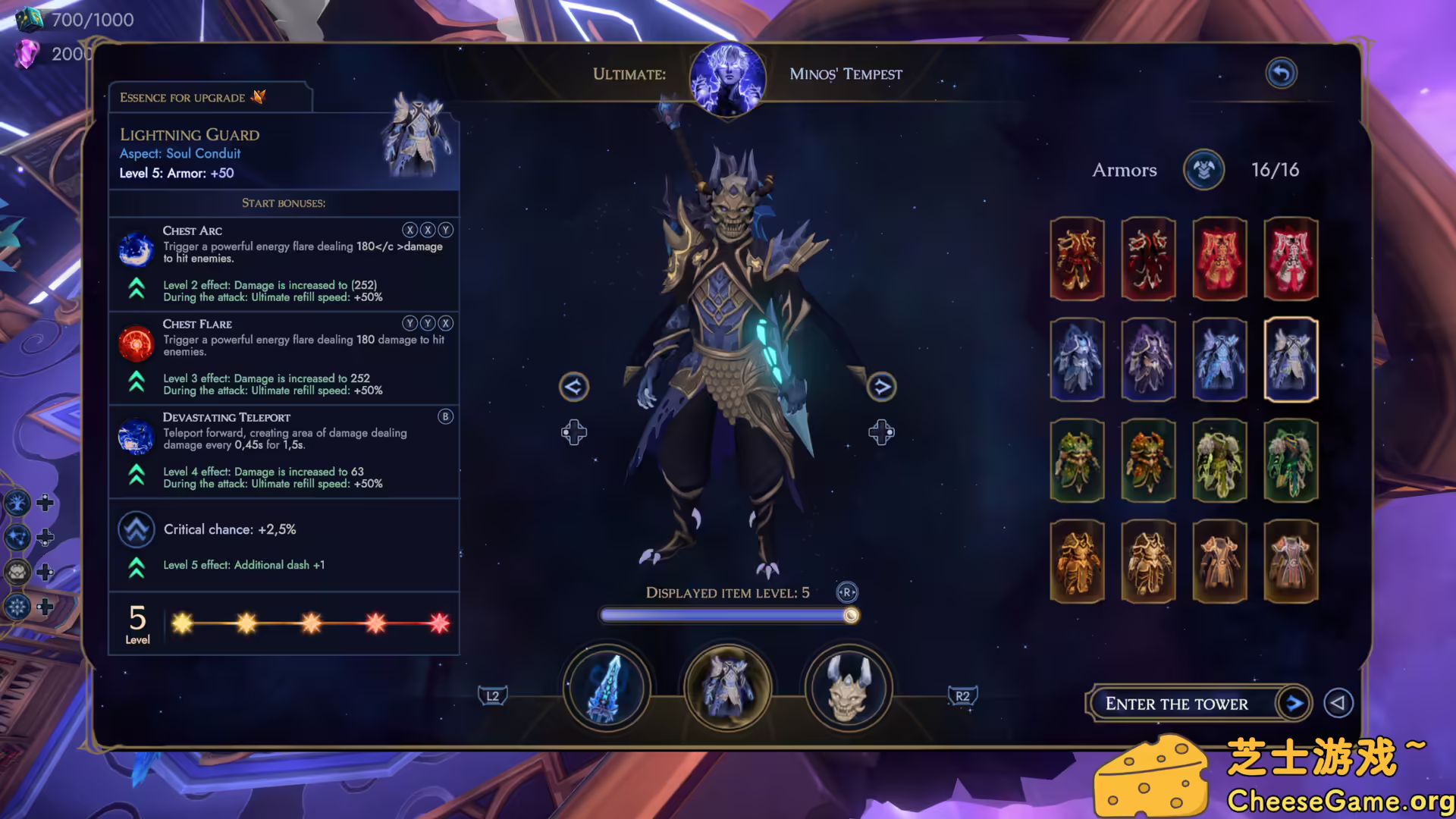Select the horned mask category icon

(x=849, y=688)
